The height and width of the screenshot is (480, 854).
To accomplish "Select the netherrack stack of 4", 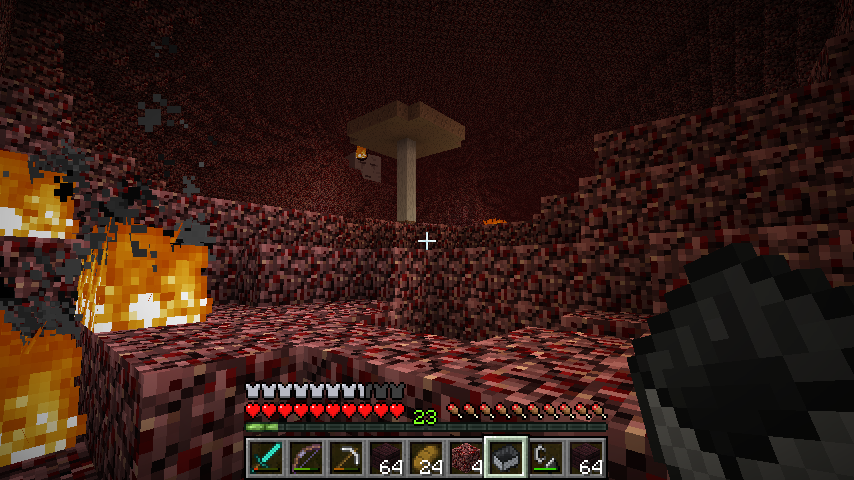I will click(x=466, y=458).
